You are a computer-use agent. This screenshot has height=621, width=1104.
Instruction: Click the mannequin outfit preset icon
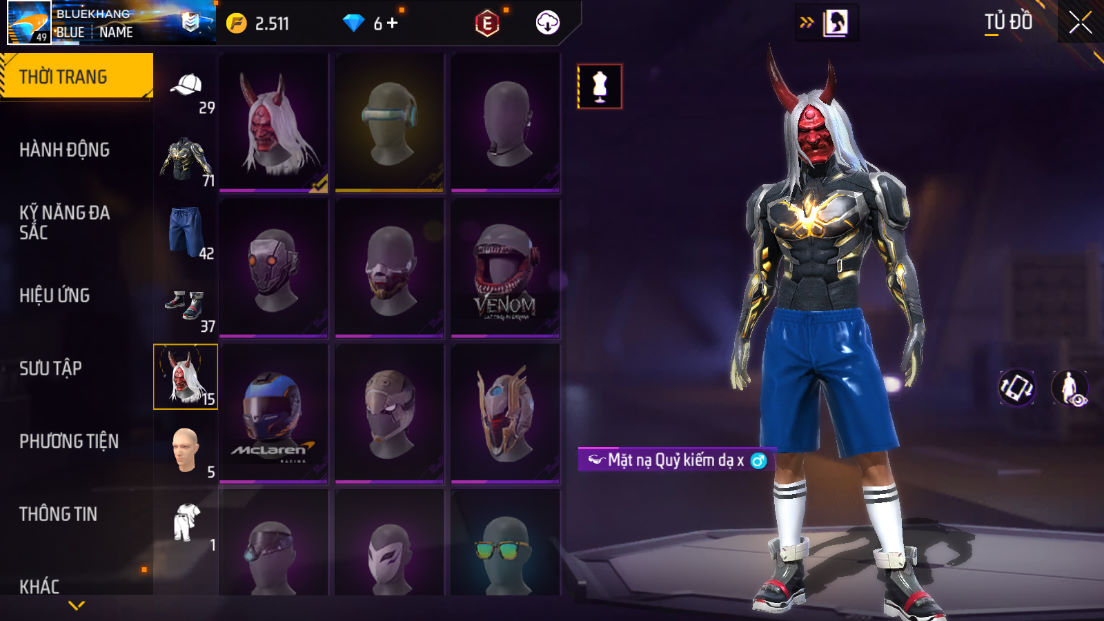(600, 86)
